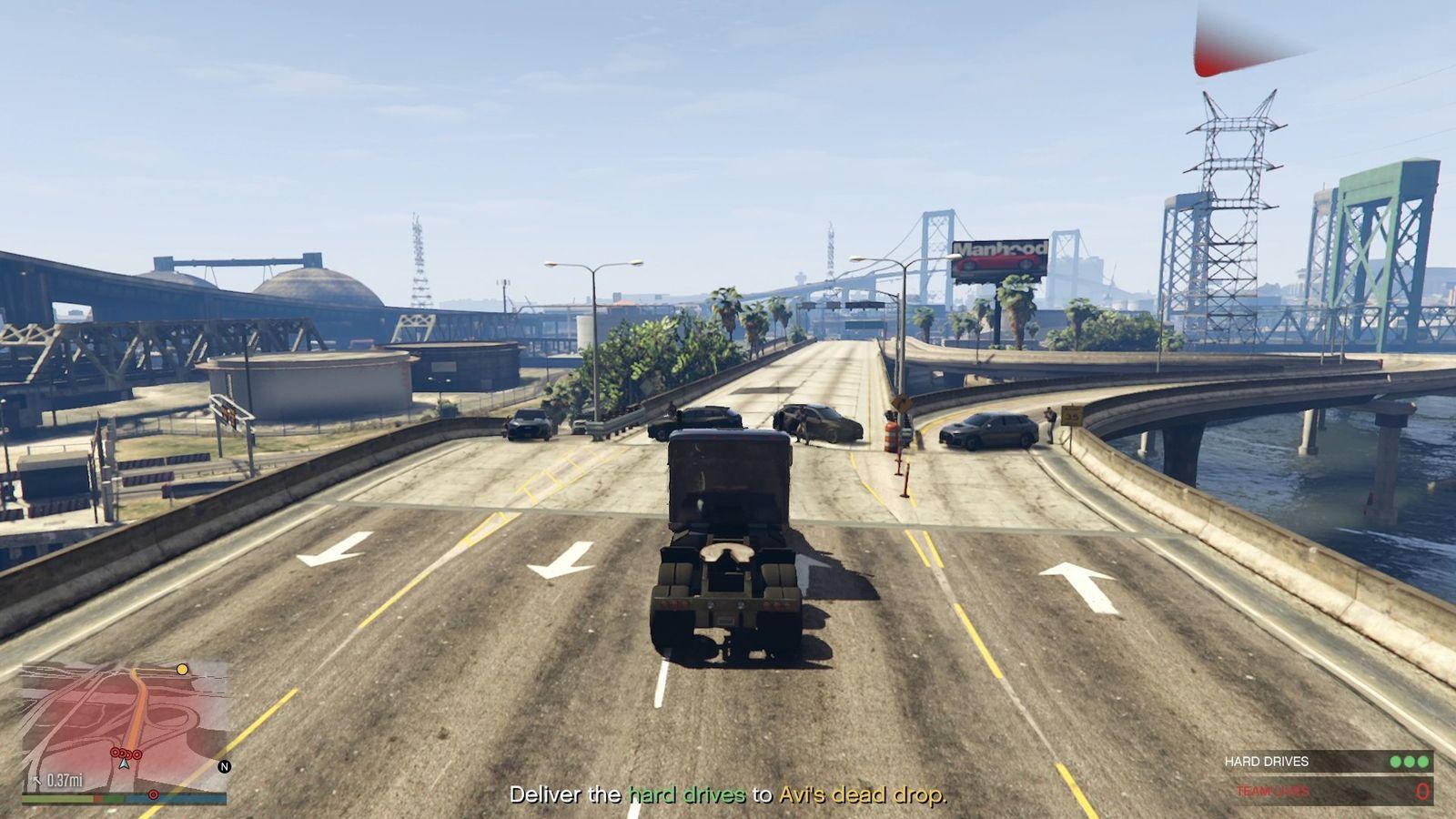Screen dimensions: 1456x819
Task: Click the 55 speed limit sign near the police
Action: pos(1071,416)
